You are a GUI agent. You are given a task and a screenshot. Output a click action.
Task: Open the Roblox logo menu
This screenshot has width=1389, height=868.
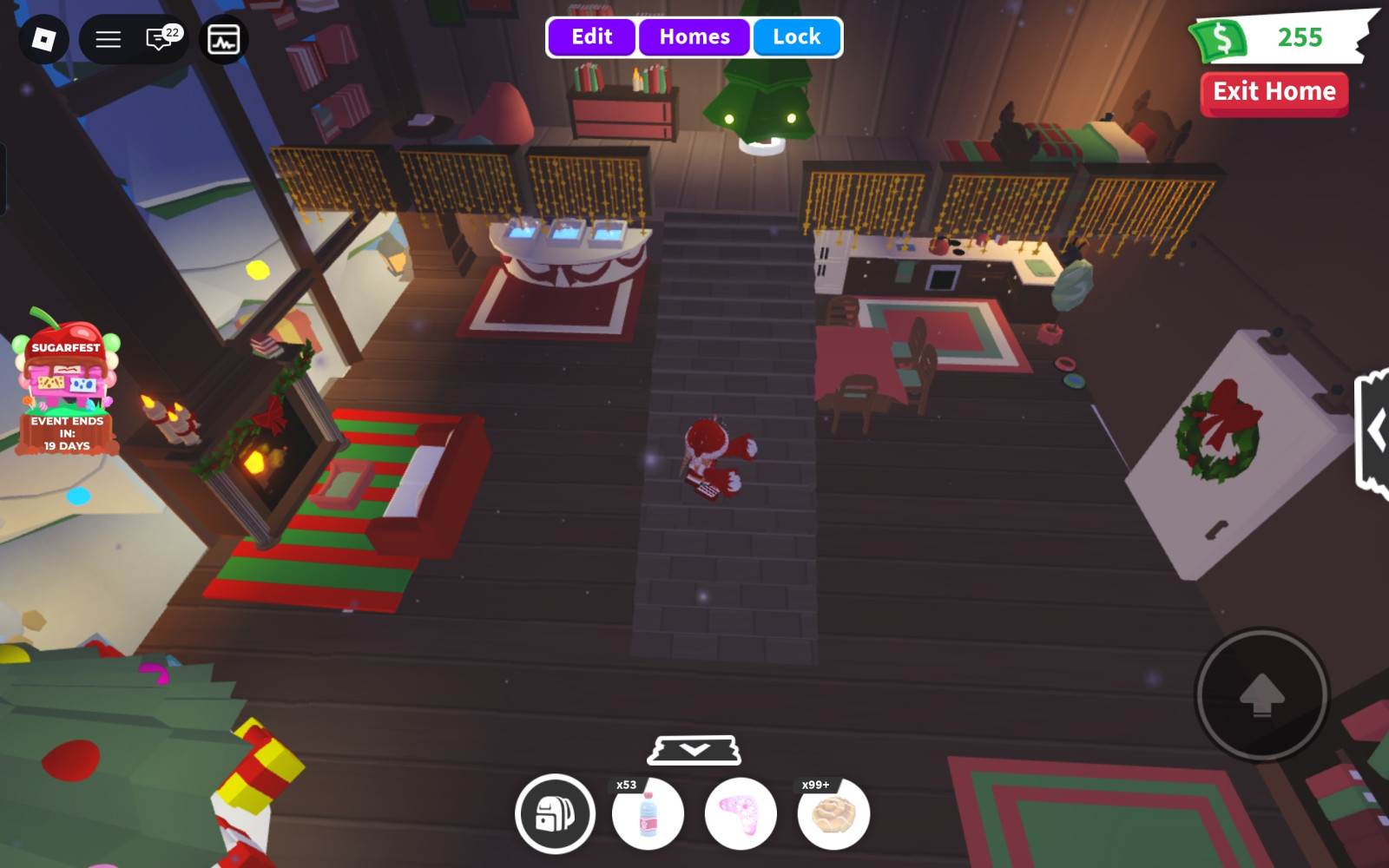pos(43,39)
